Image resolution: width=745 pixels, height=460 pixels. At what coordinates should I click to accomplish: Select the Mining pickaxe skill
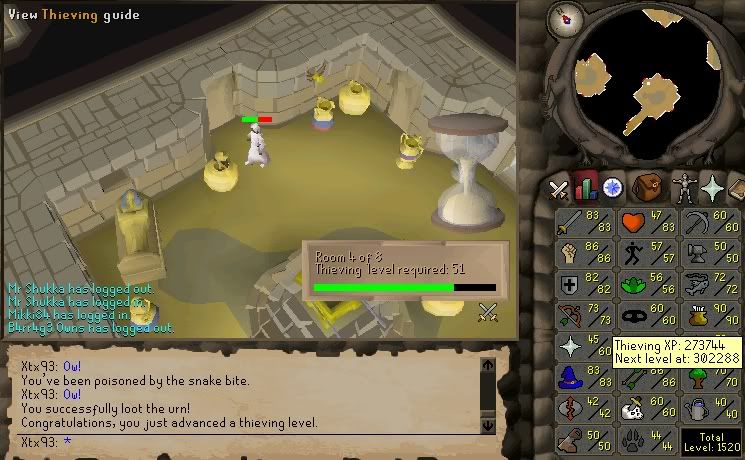pyautogui.click(x=709, y=223)
